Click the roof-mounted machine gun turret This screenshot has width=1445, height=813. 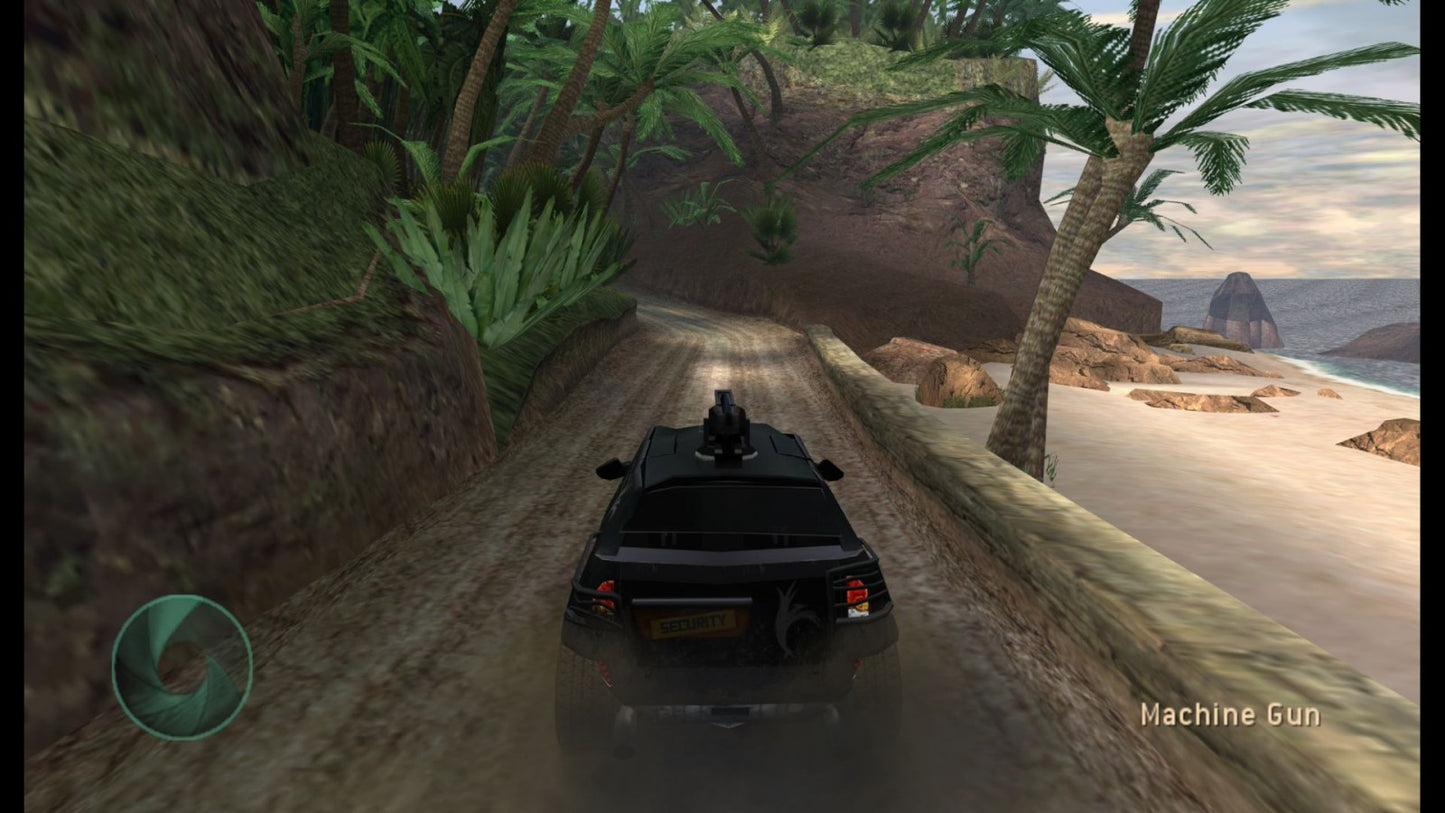coord(729,420)
